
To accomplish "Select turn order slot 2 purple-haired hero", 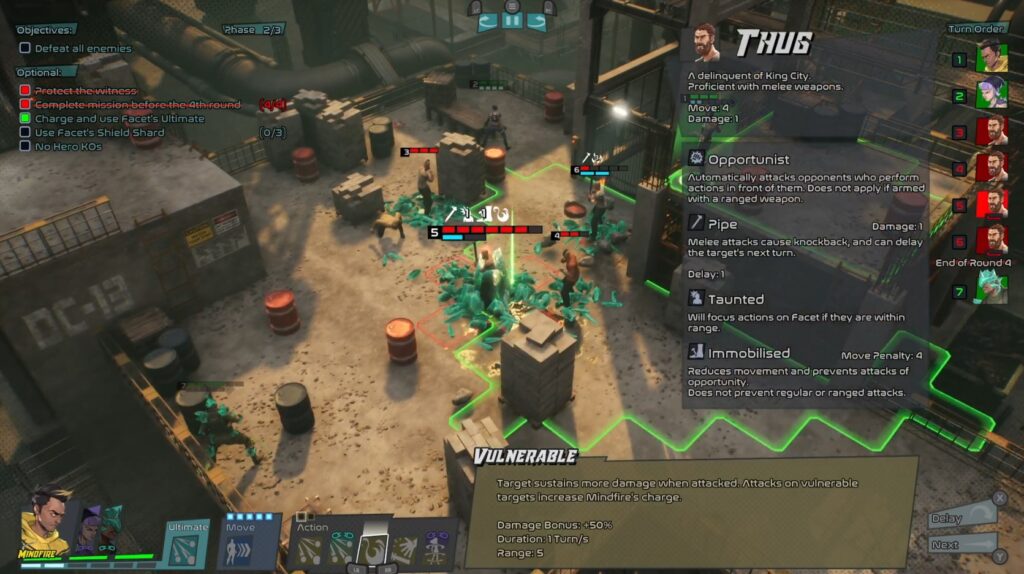I will [x=991, y=96].
